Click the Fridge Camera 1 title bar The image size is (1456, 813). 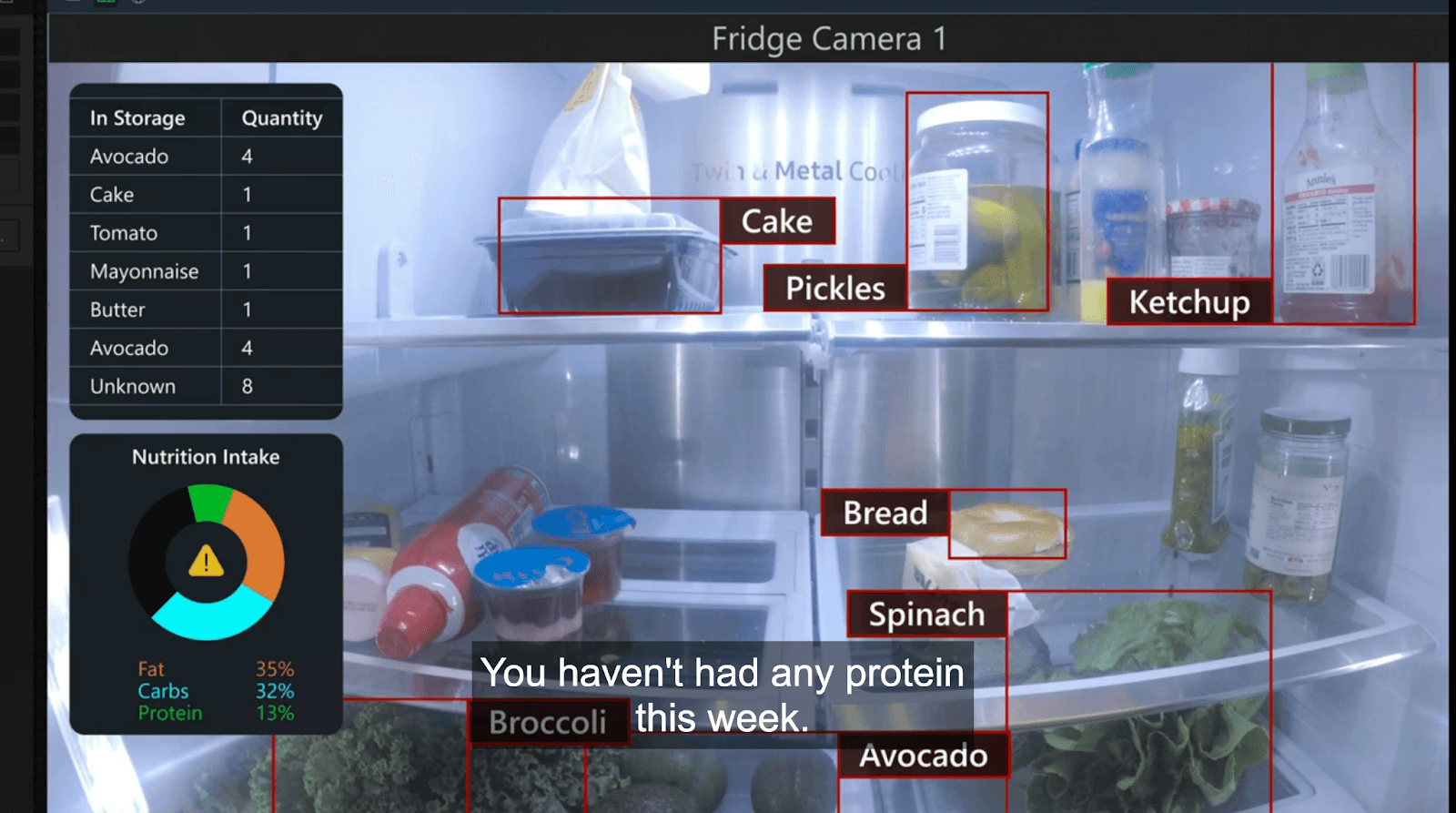coord(828,39)
